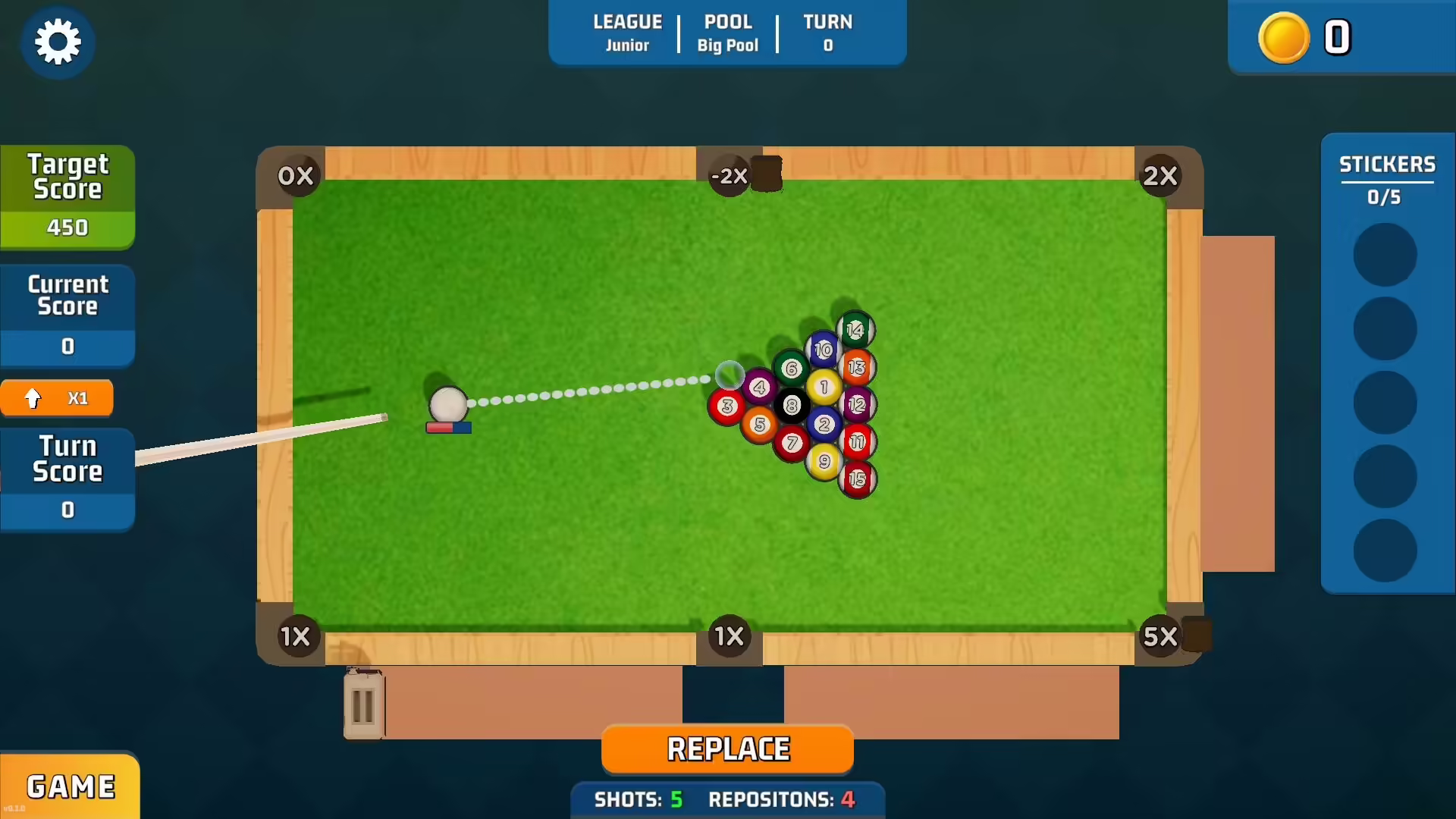Click the Turn Score panel
1456x819 pixels.
[x=67, y=476]
